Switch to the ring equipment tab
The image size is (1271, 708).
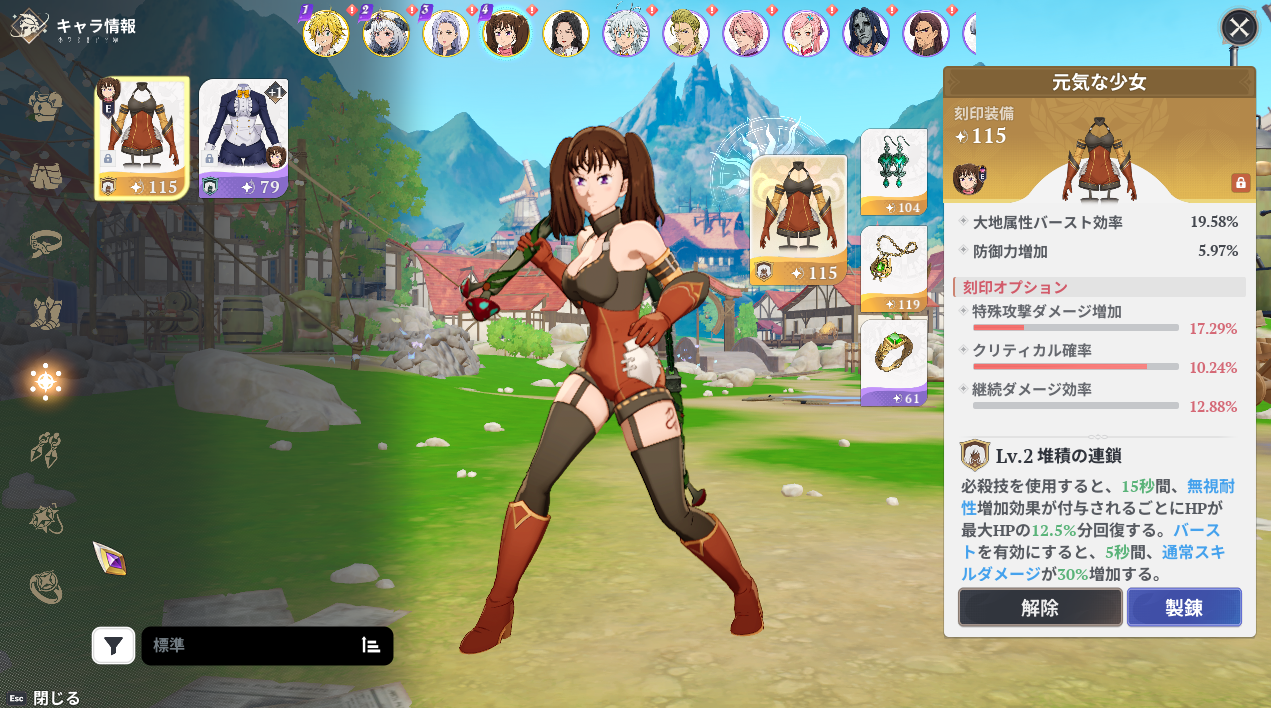pos(46,587)
